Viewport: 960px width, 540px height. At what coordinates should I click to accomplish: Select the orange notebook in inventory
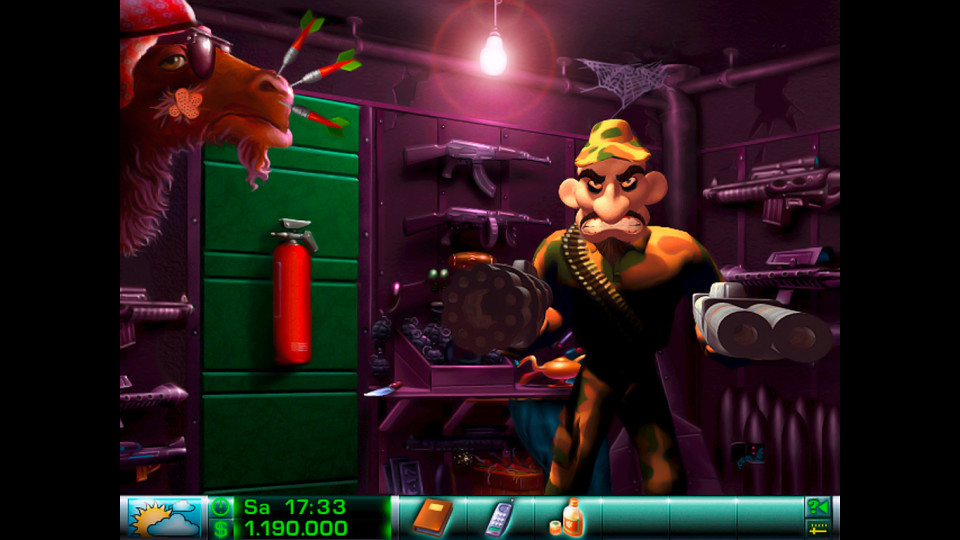[433, 516]
